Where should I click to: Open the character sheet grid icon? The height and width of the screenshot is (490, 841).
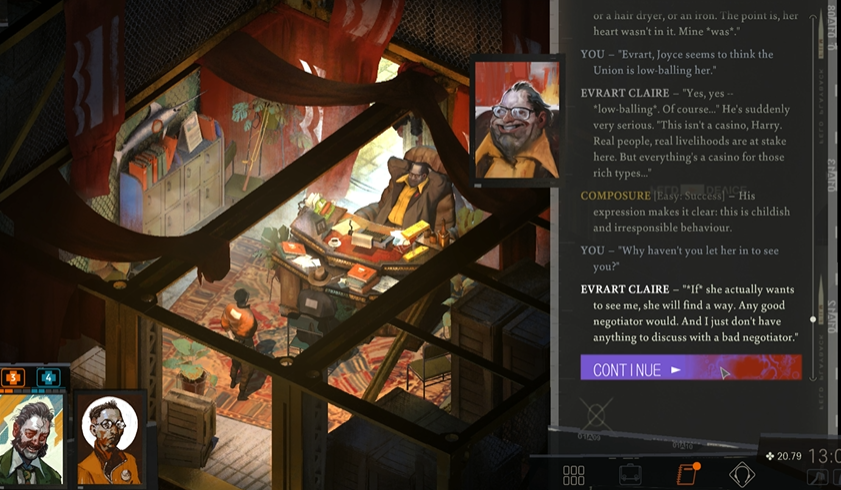(573, 475)
